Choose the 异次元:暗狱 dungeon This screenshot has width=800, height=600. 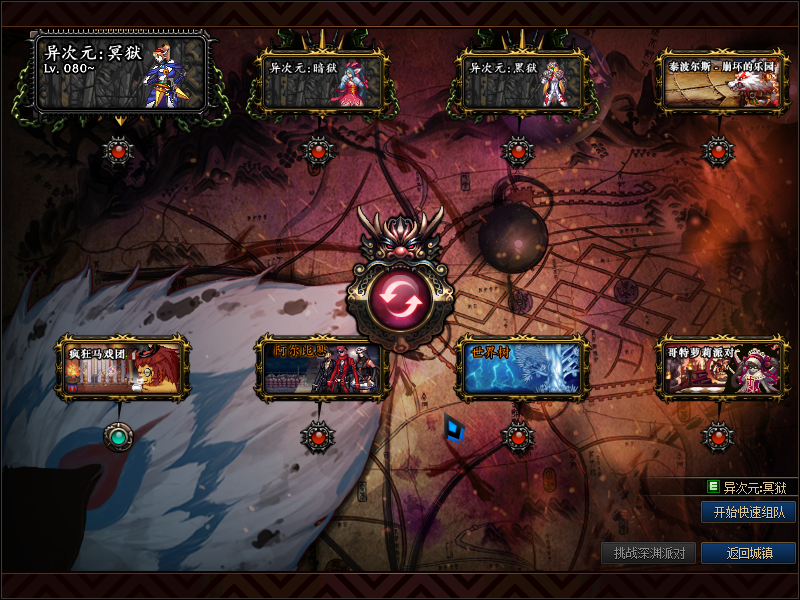pos(320,80)
